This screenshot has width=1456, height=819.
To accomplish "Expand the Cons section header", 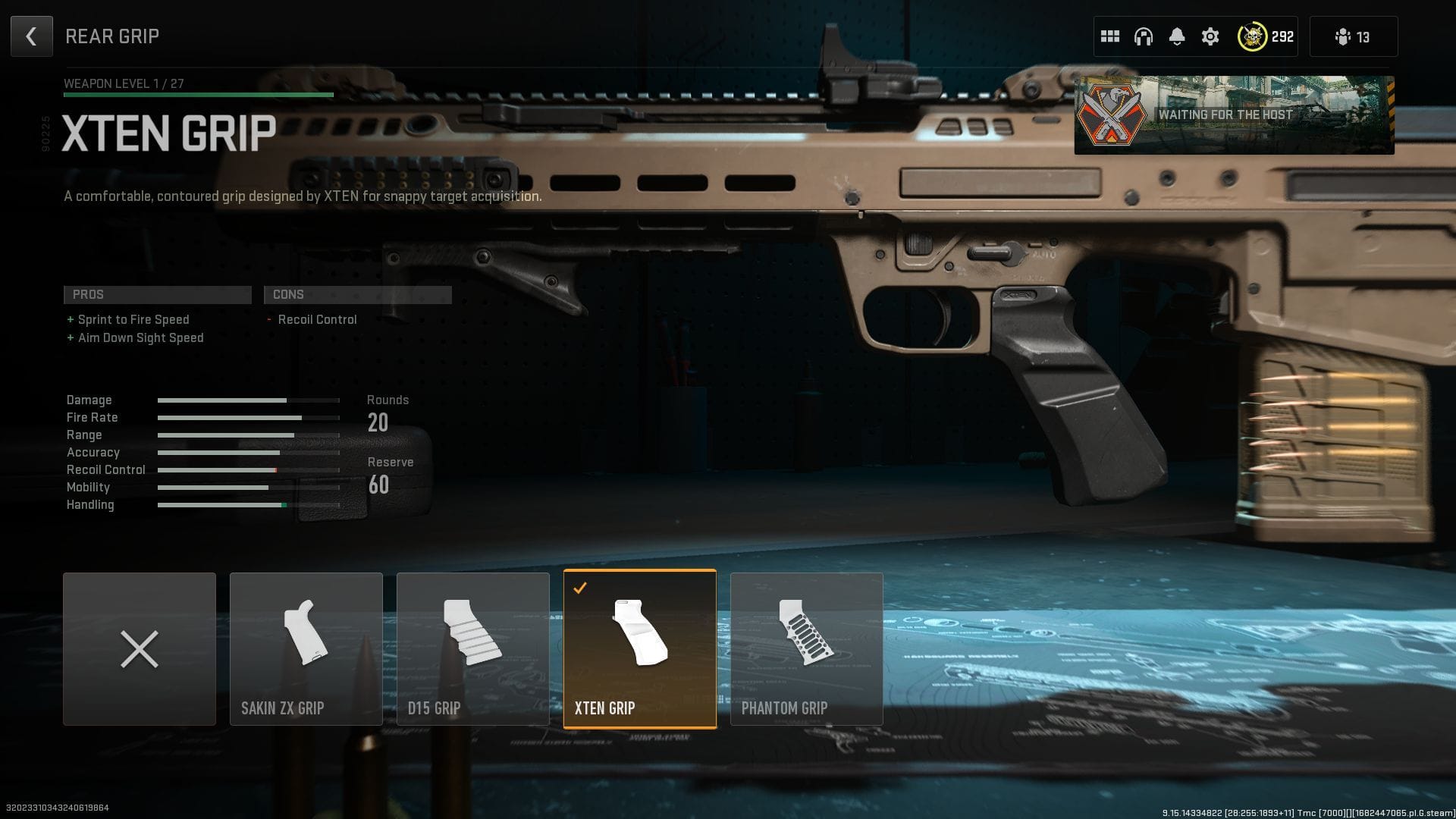I will pyautogui.click(x=357, y=294).
